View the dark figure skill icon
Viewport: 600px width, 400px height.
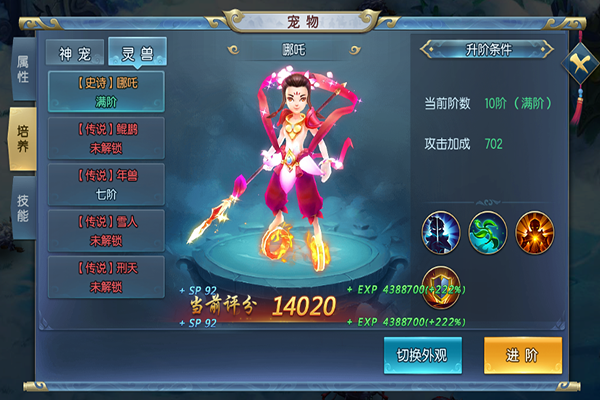(441, 232)
